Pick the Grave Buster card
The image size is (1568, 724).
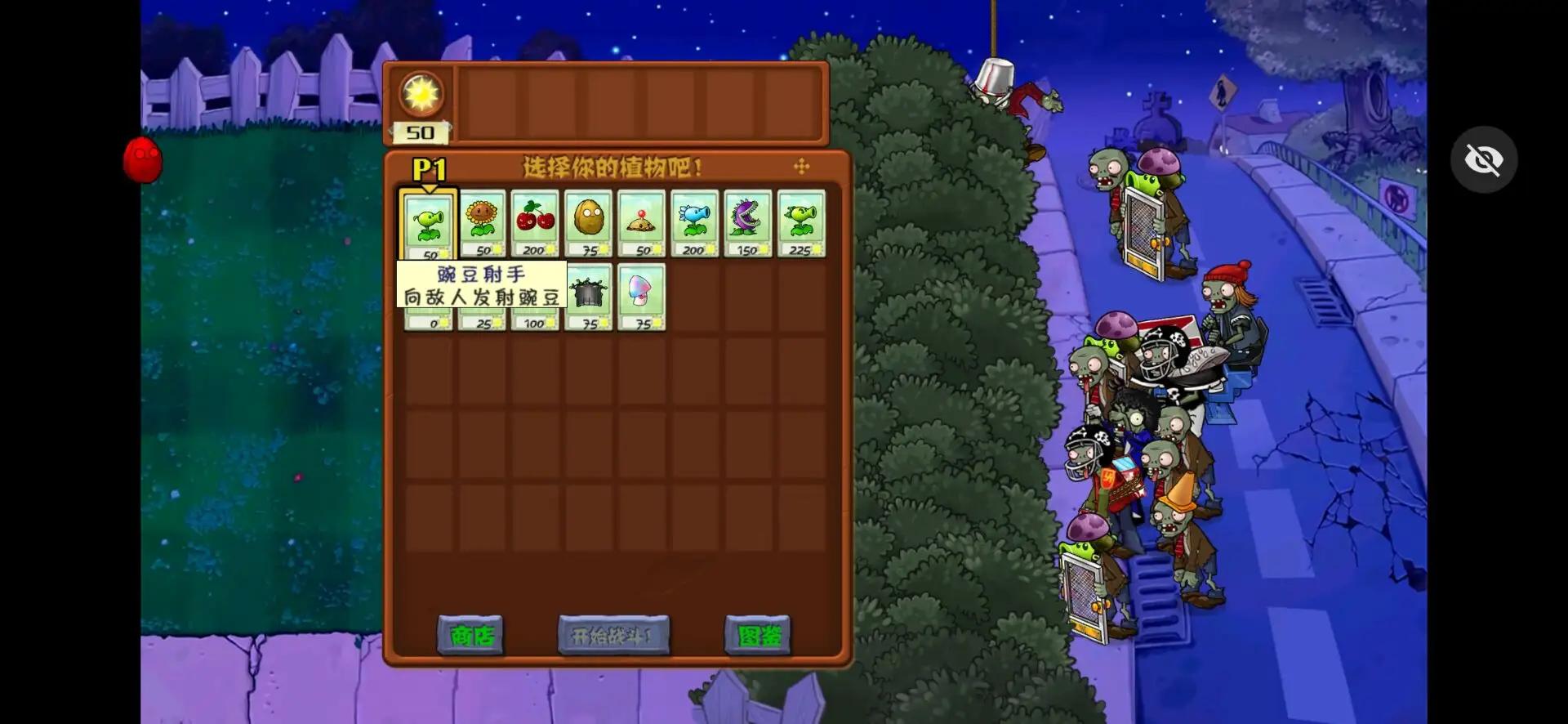click(588, 294)
